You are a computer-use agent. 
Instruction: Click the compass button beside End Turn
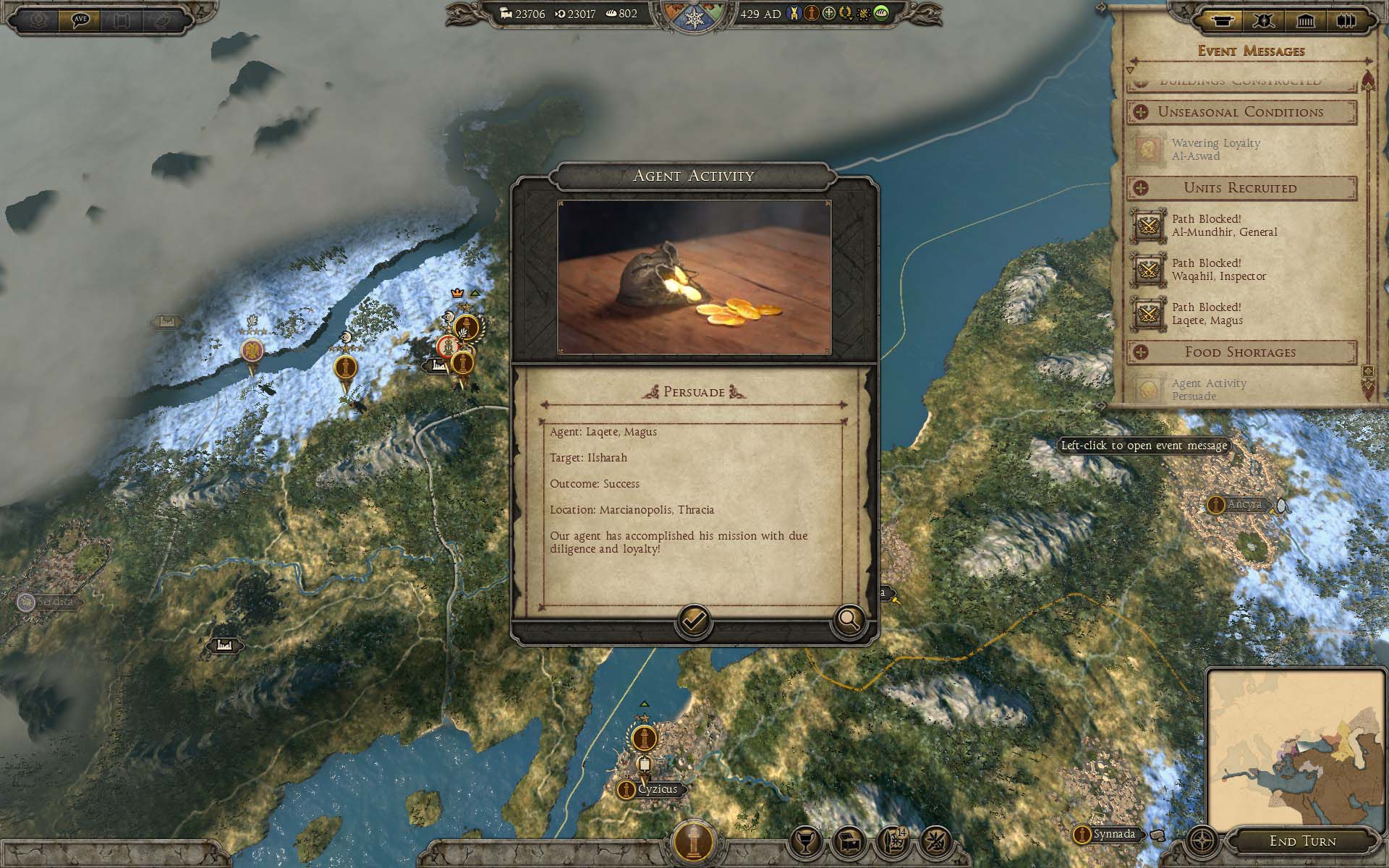1202,841
